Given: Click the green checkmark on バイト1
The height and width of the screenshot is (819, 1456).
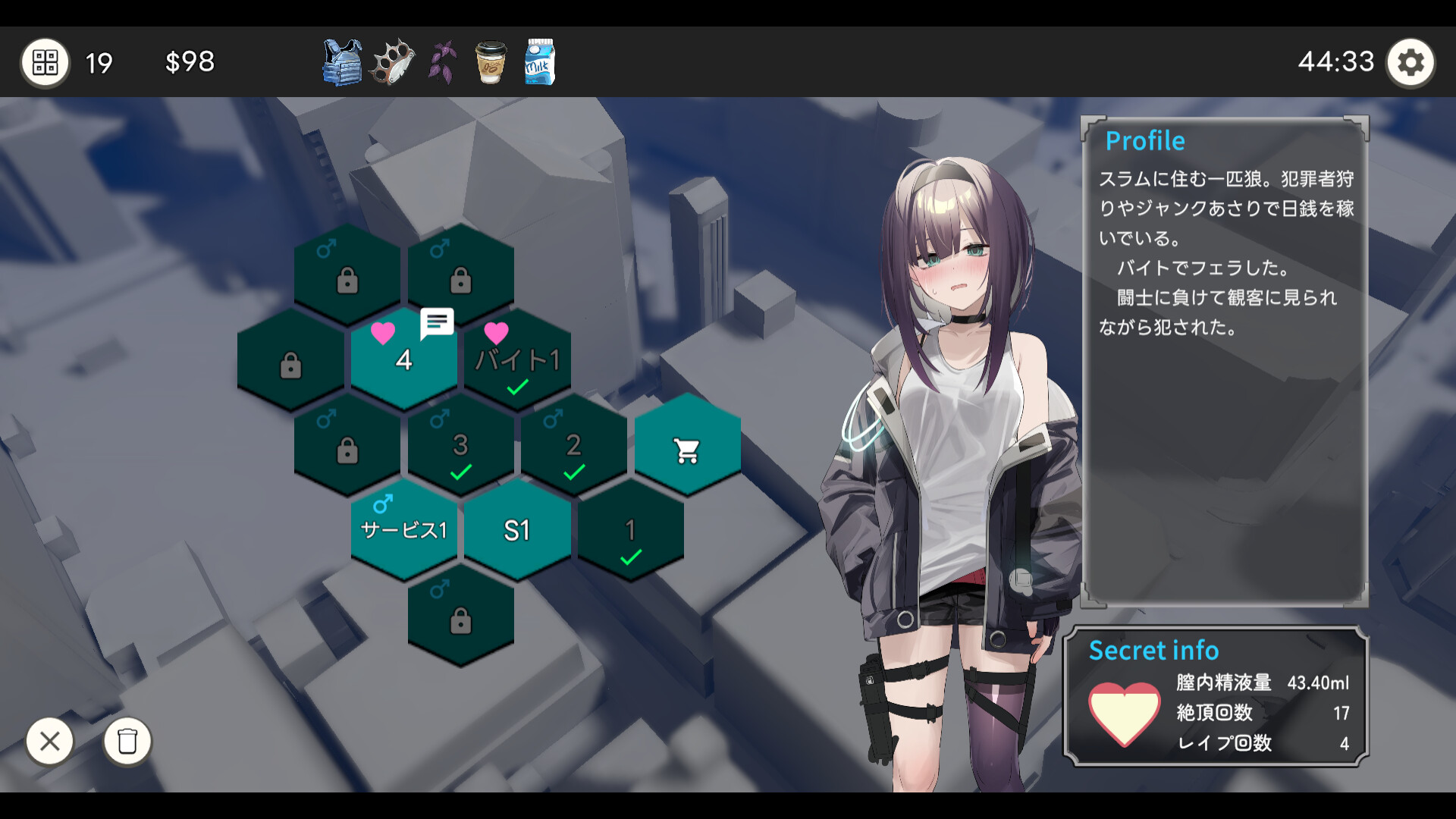Looking at the screenshot, I should (516, 385).
